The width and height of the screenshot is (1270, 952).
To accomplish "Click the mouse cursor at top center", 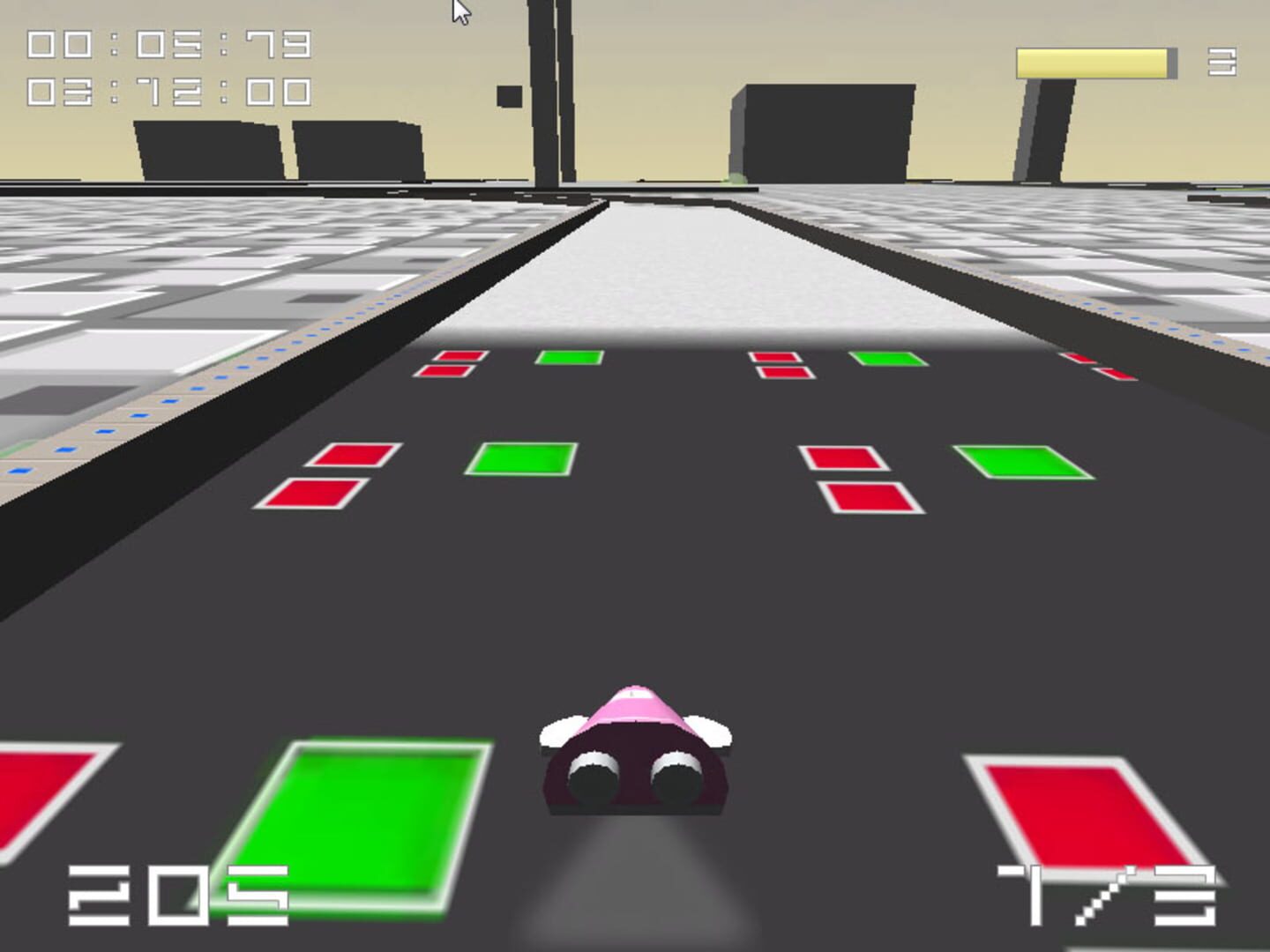I will click(x=461, y=9).
